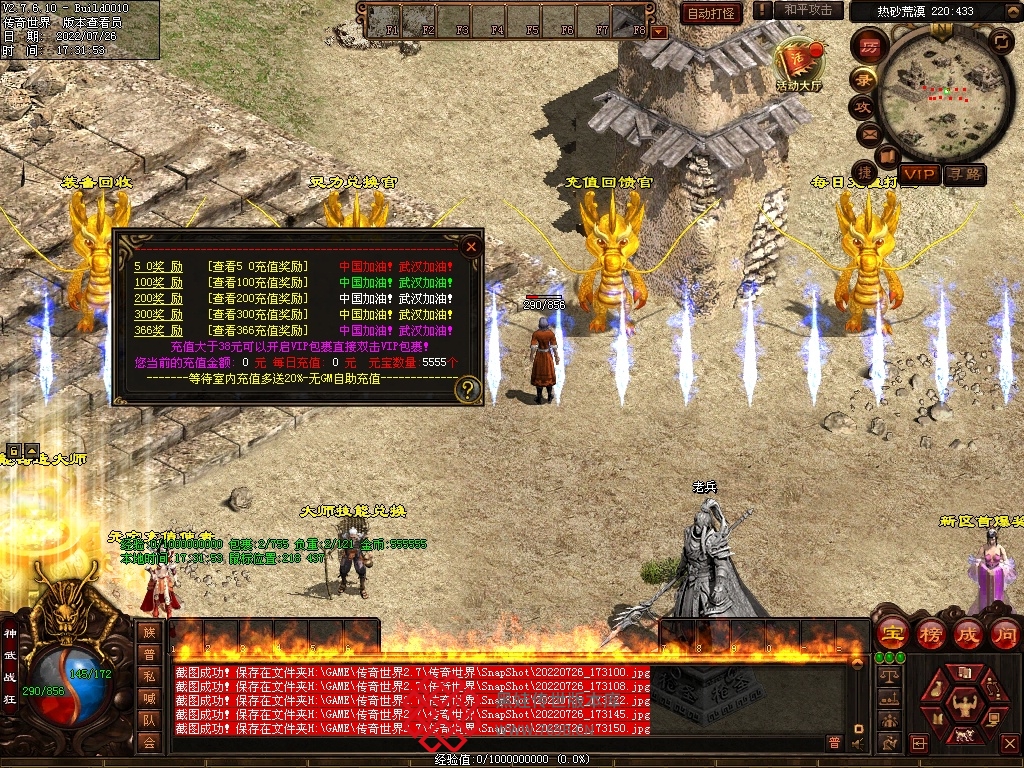
Task: Switch to the 队 team chat channel
Action: click(x=149, y=720)
